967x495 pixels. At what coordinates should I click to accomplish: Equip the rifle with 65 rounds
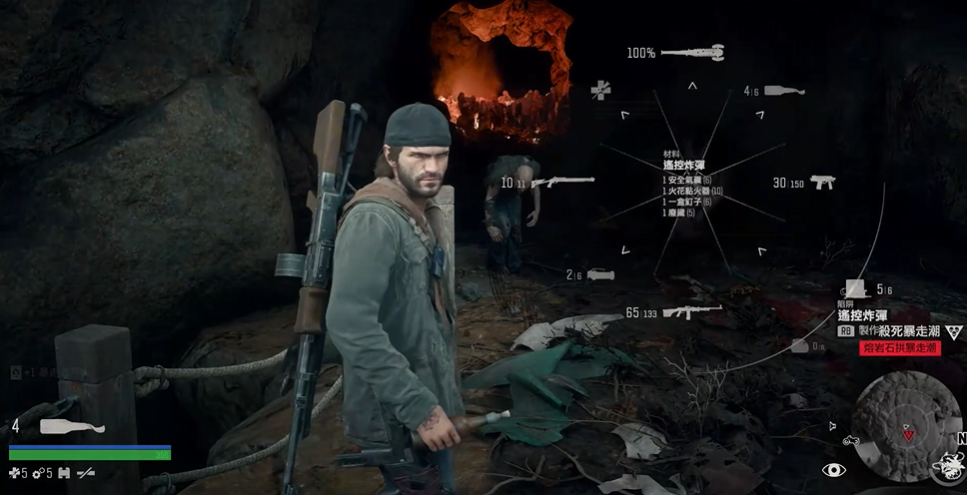(690, 312)
